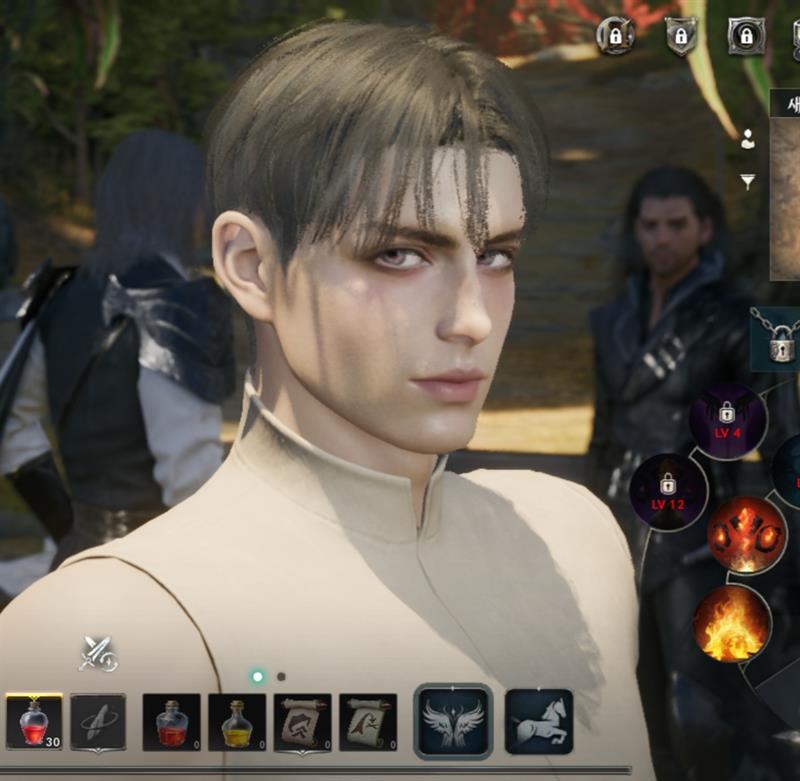Activate the winged emblem button

453,720
